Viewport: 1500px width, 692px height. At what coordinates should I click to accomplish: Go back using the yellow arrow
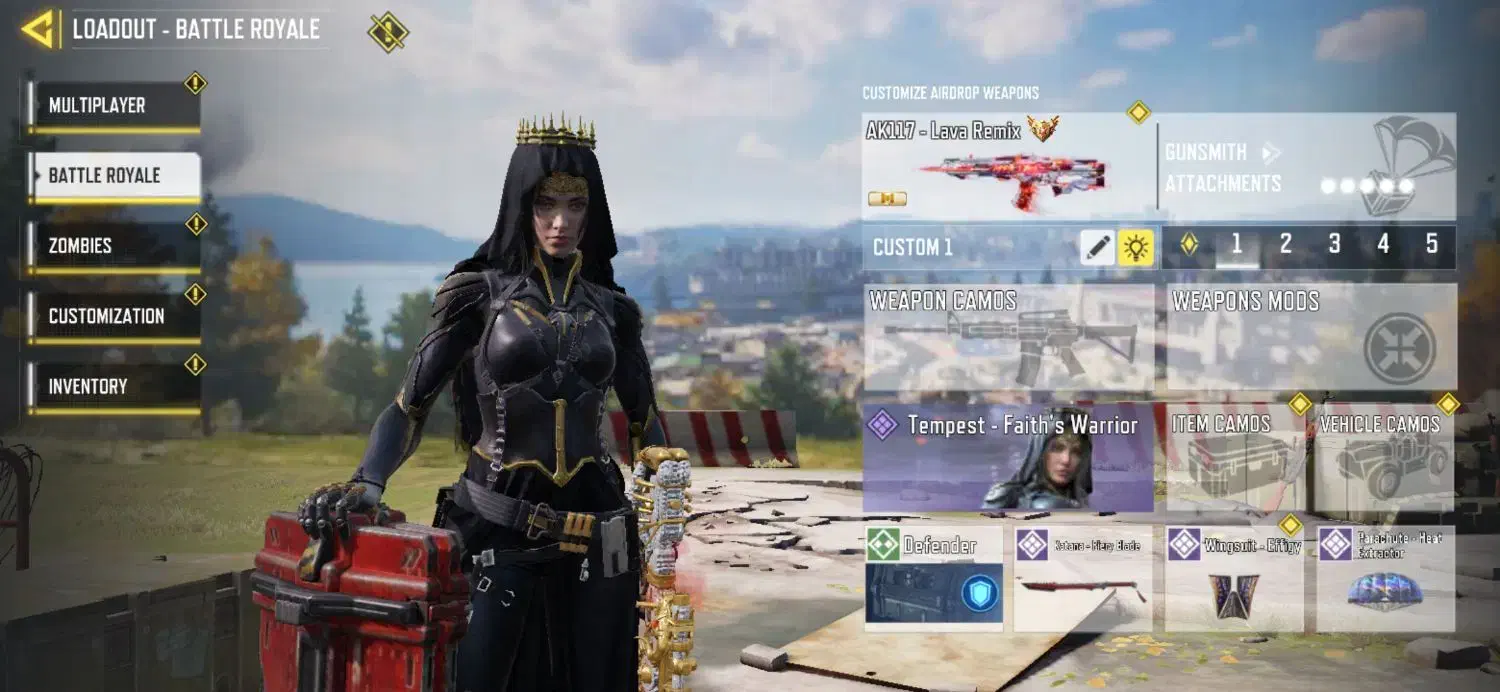(38, 29)
